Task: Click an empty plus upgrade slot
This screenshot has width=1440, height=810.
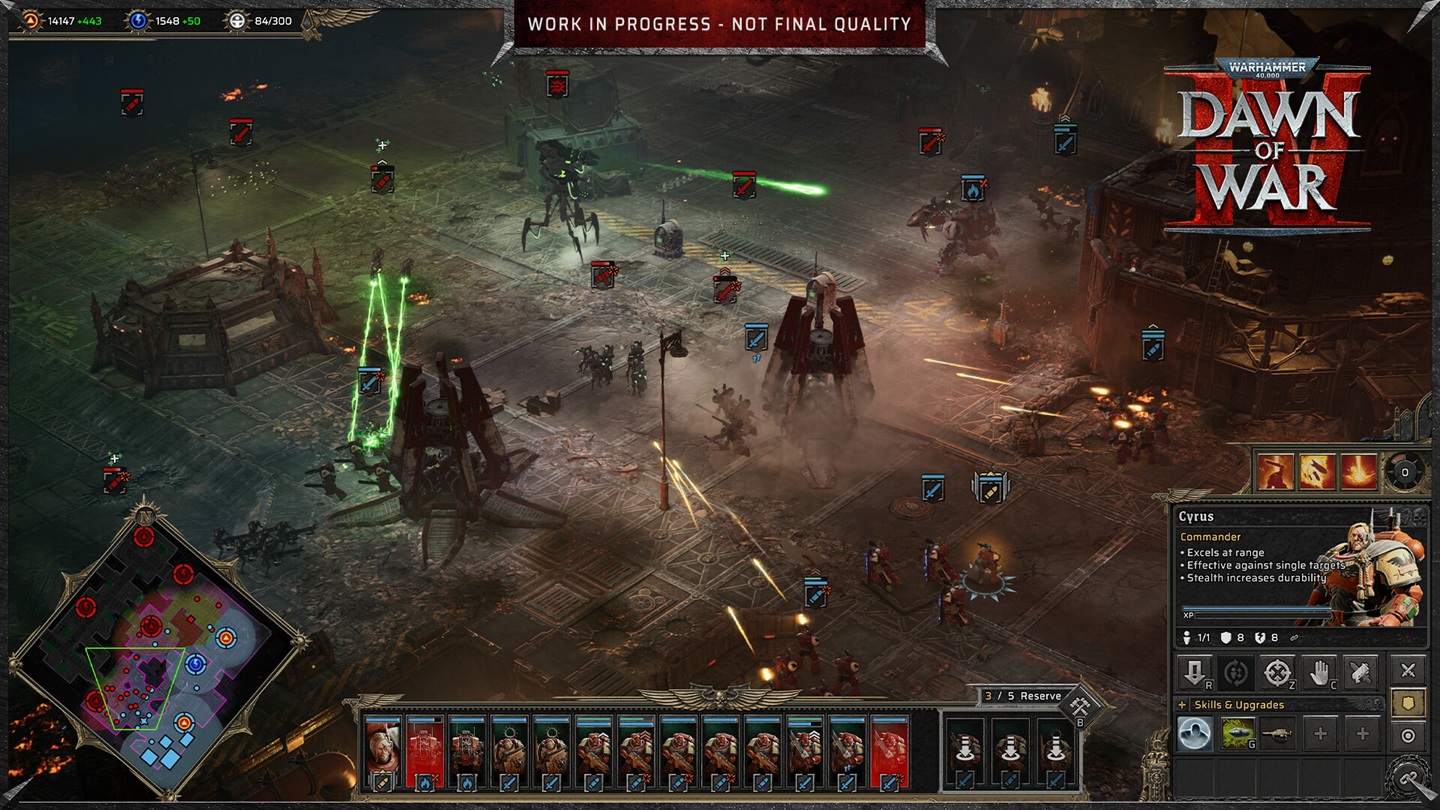Action: (1320, 734)
